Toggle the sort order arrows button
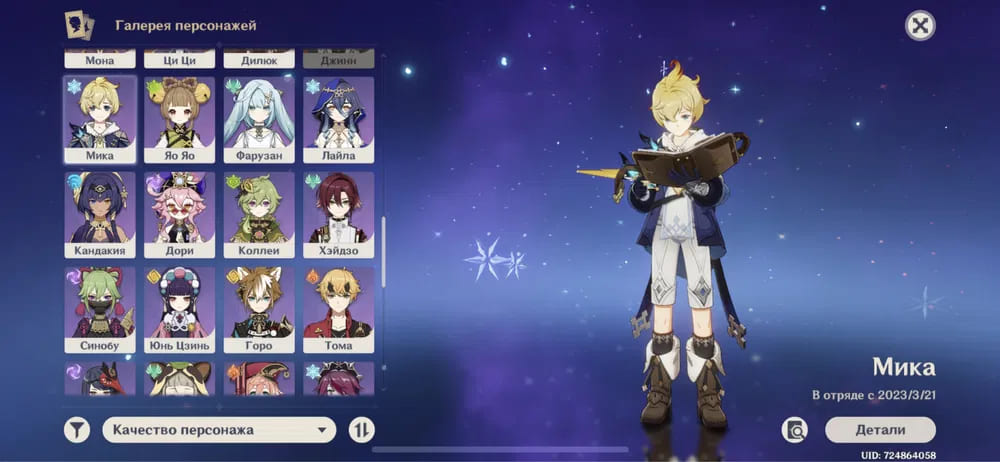This screenshot has height=462, width=1000. (x=361, y=430)
